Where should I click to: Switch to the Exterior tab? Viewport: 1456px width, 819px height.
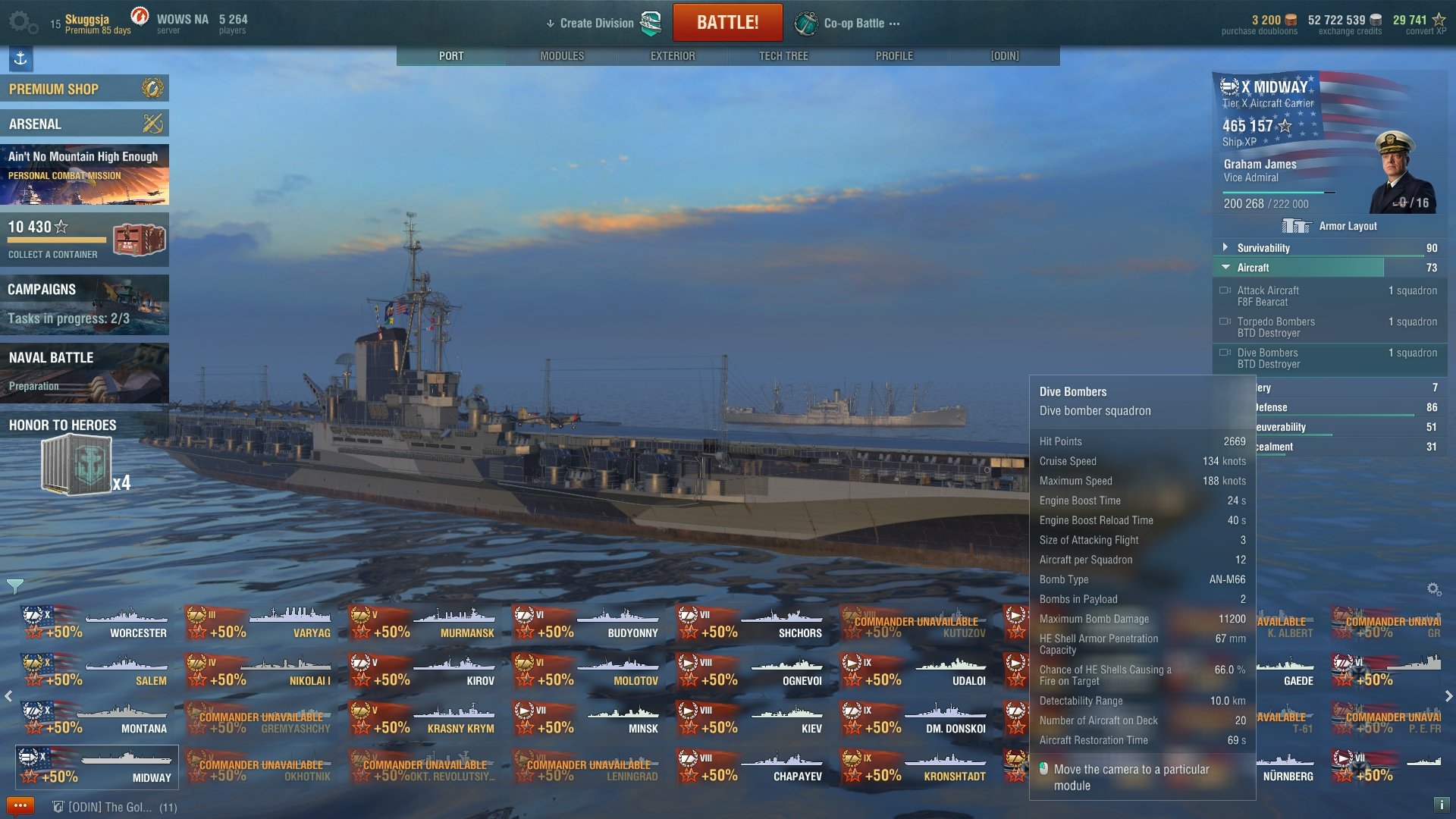tap(673, 56)
